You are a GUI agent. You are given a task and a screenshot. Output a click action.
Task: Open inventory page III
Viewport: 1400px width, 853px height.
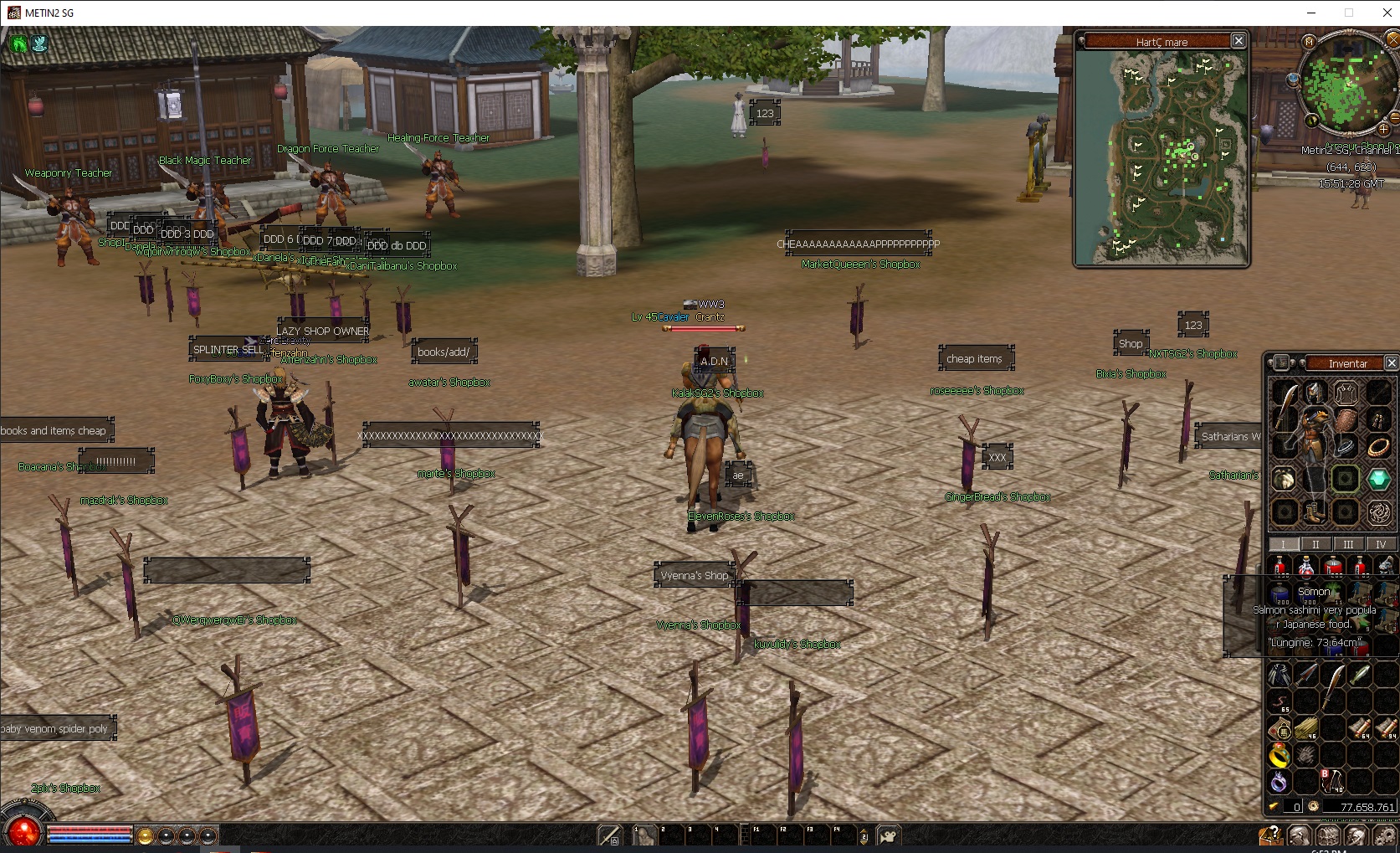click(1348, 544)
